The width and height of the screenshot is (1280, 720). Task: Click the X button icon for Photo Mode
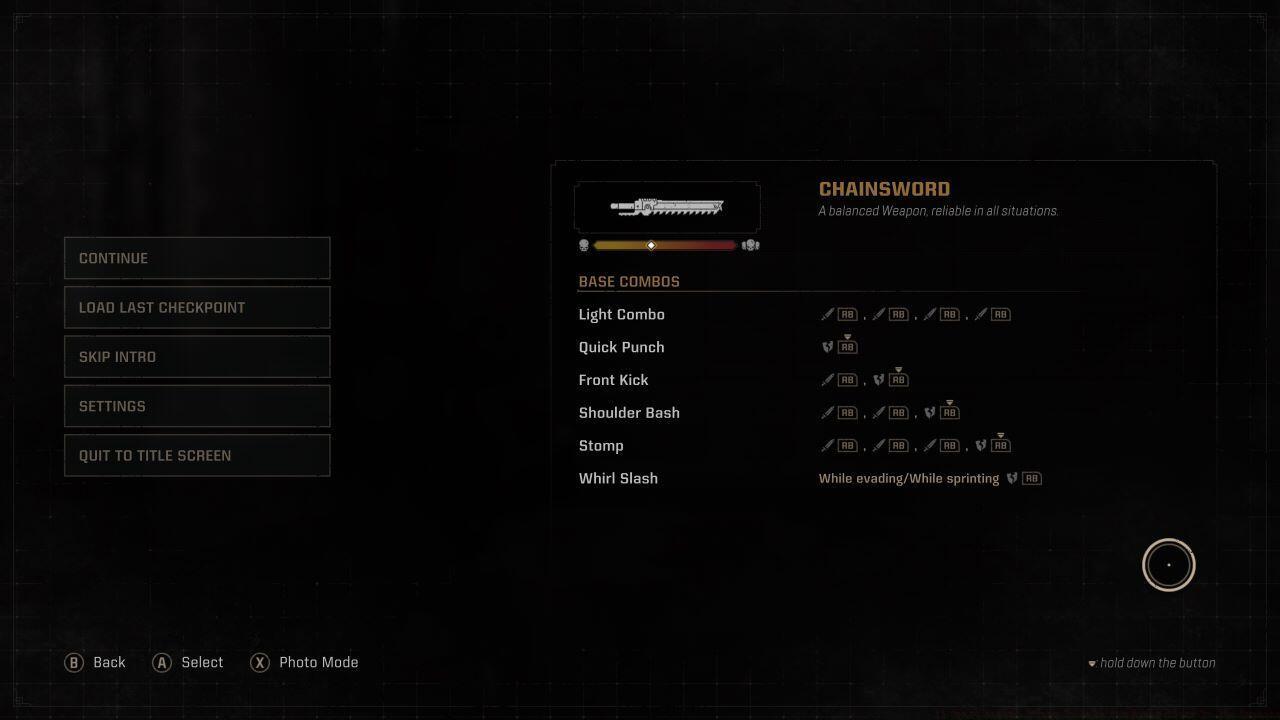[260, 662]
